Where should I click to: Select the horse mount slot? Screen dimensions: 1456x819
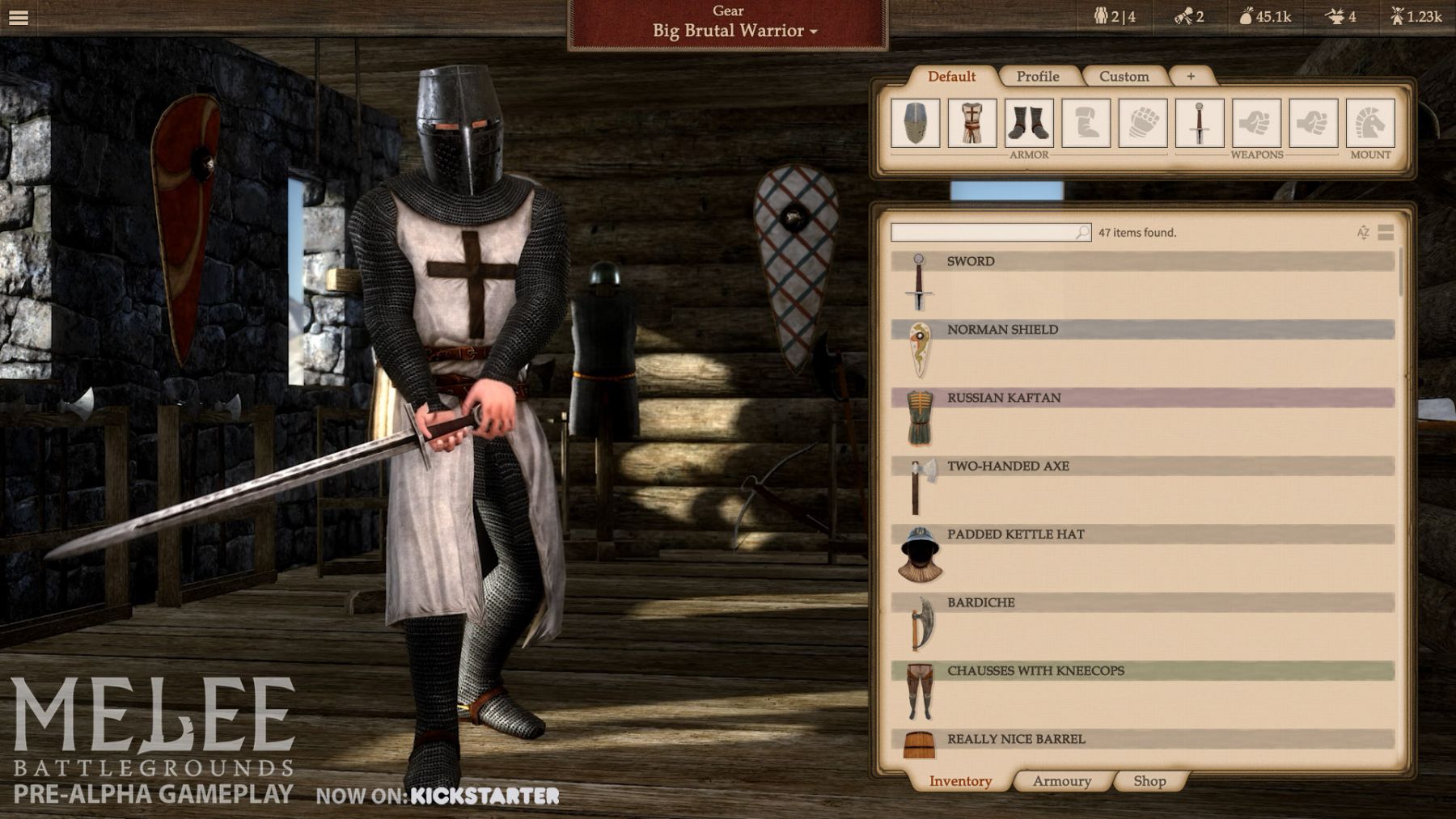tap(1370, 123)
